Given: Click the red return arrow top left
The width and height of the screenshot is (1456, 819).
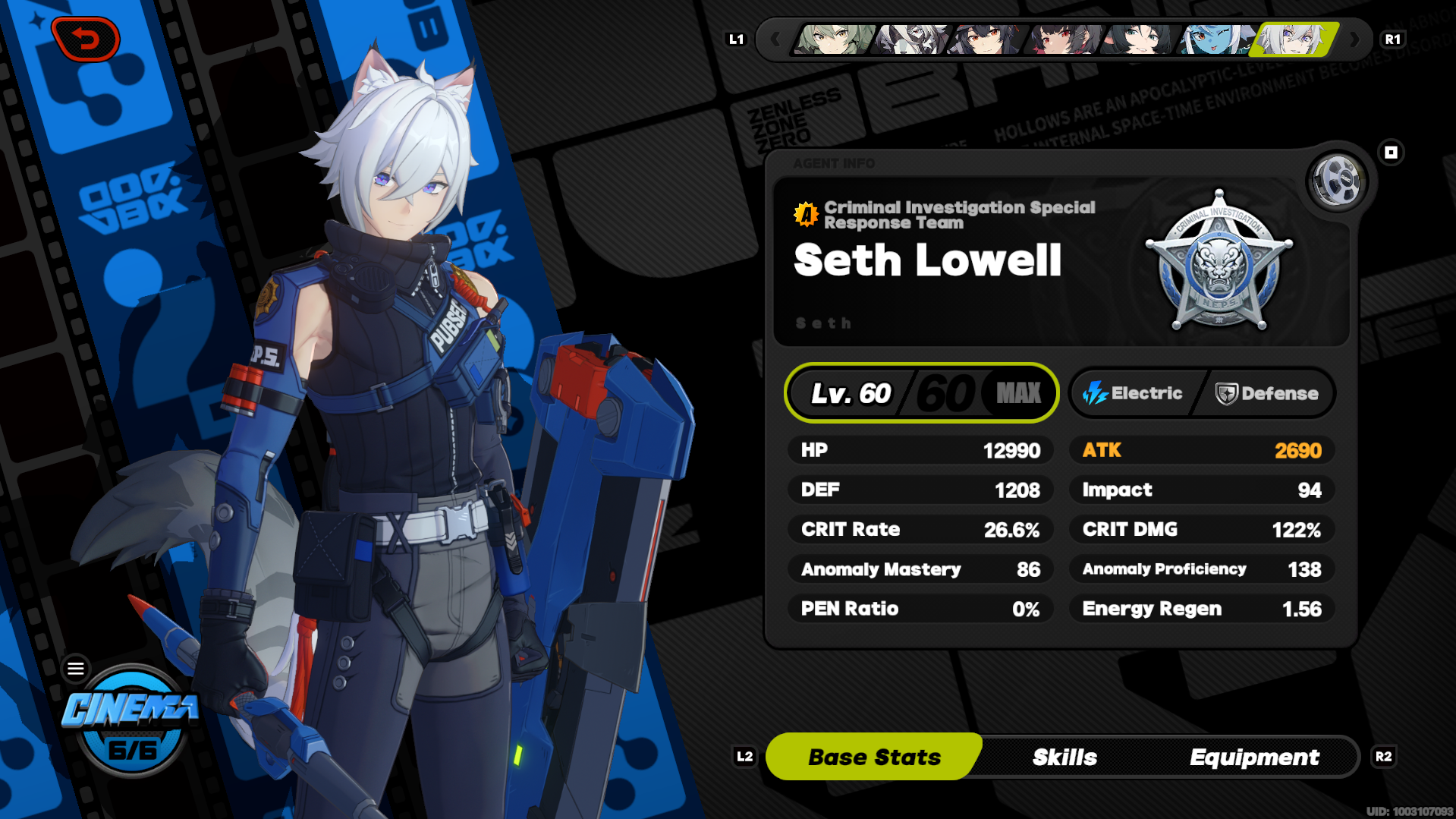Looking at the screenshot, I should coord(86,39).
